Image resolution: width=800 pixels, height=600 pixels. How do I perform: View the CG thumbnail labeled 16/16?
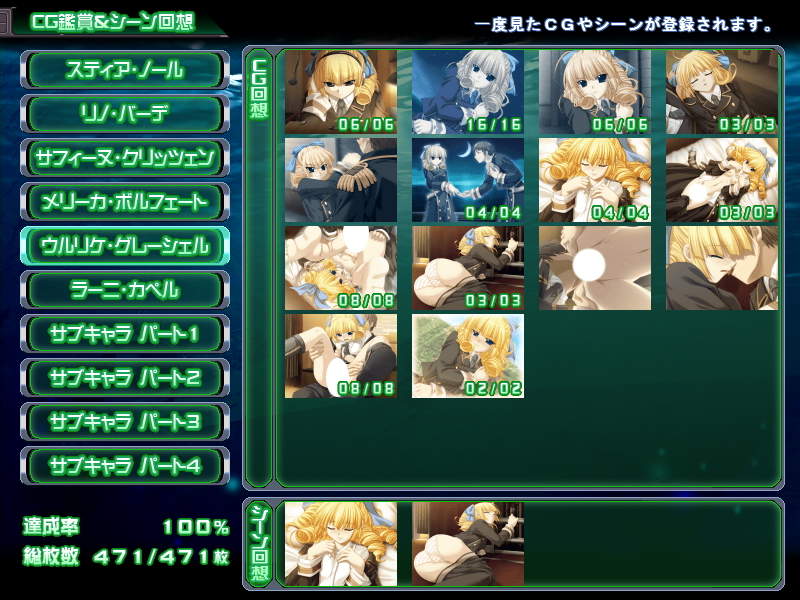[x=467, y=91]
